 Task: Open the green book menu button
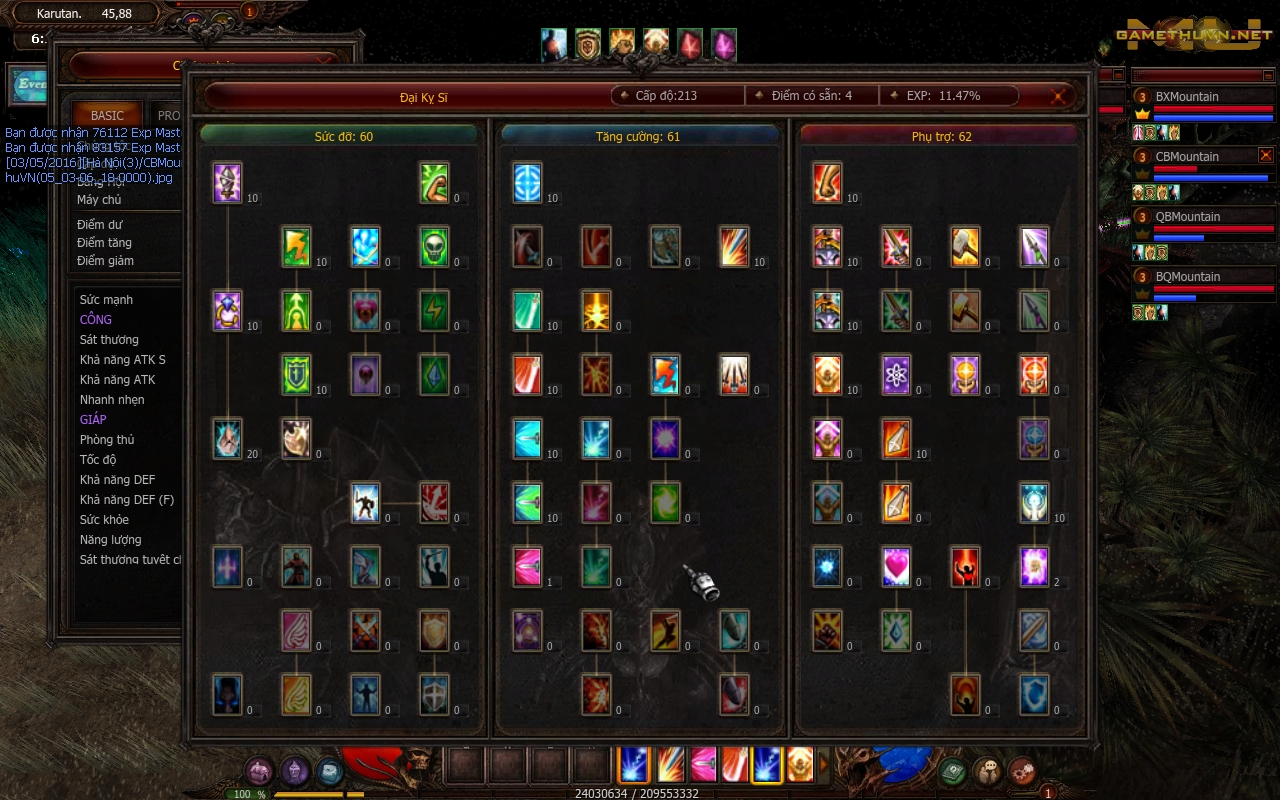pyautogui.click(x=952, y=771)
